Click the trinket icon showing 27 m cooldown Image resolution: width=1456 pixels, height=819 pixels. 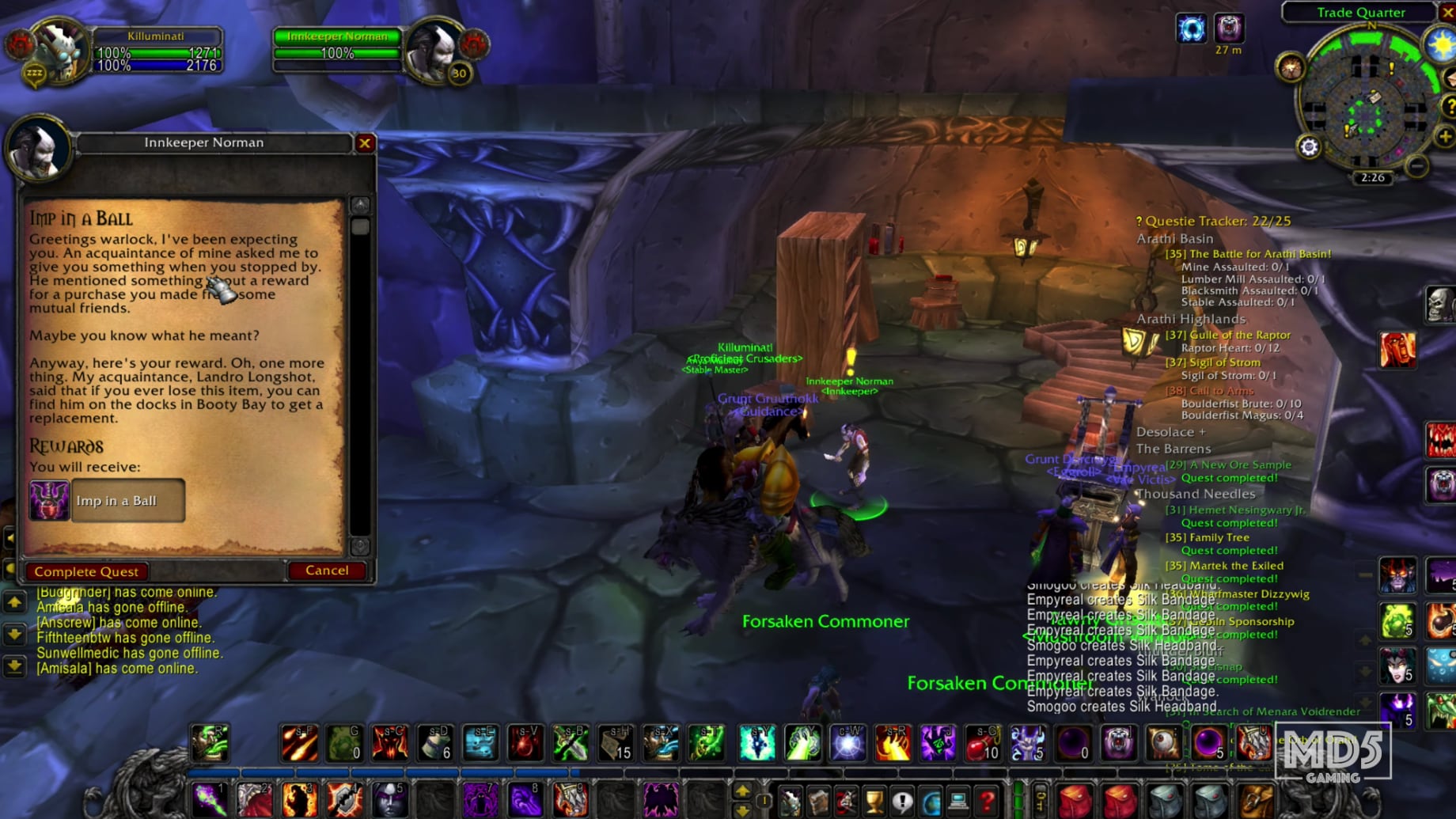click(1229, 28)
